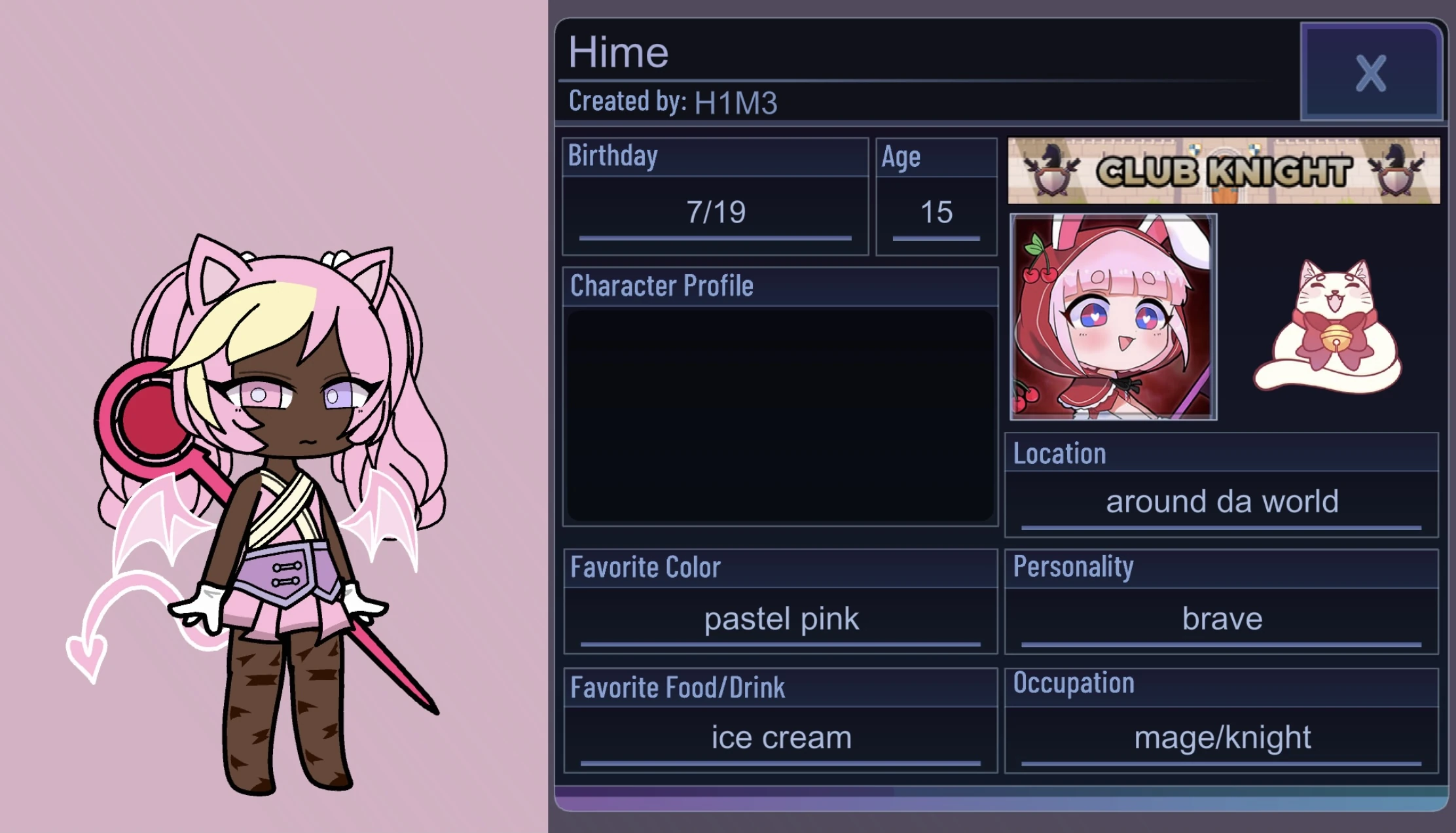This screenshot has height=833, width=1456.
Task: Click the Favorite Food/Drink field ice cream
Action: (780, 737)
